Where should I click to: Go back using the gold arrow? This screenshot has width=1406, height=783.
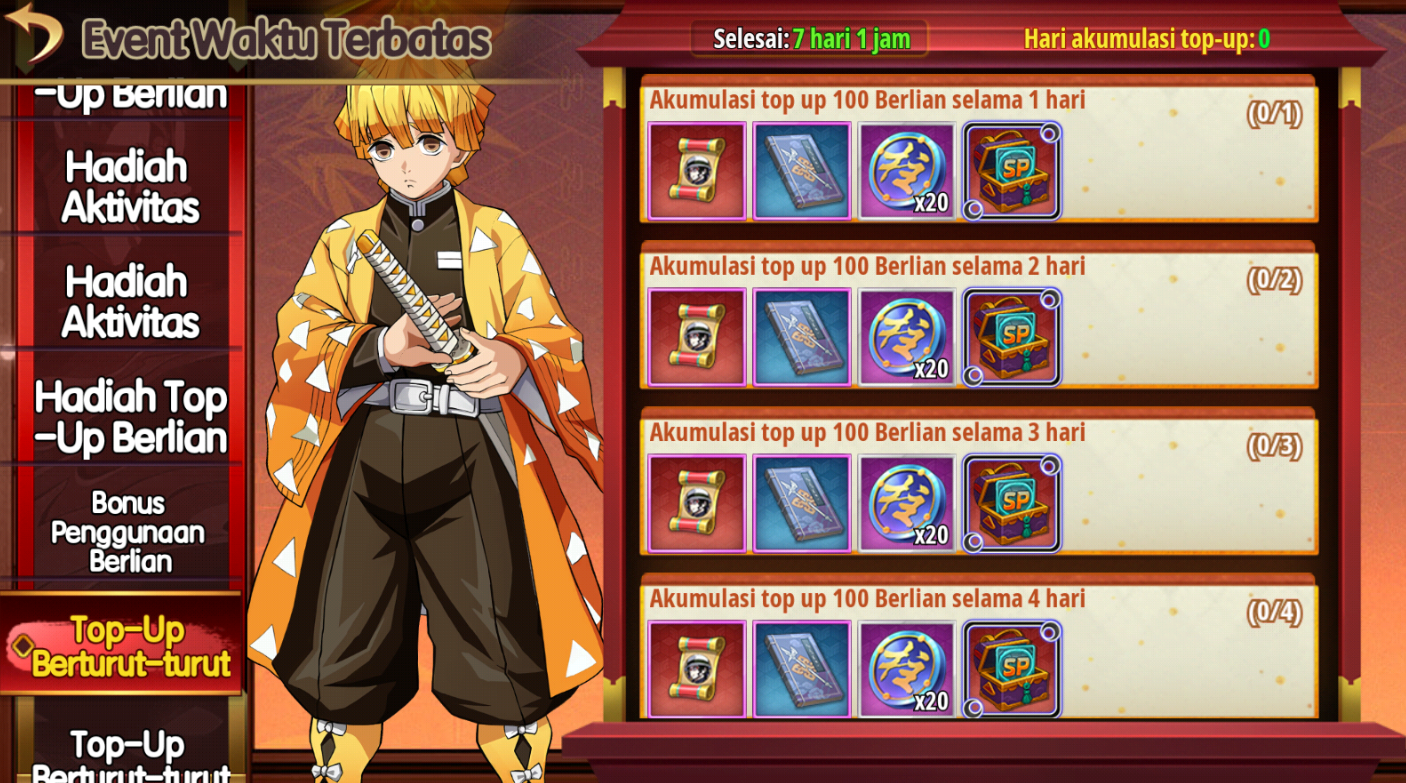pyautogui.click(x=34, y=32)
